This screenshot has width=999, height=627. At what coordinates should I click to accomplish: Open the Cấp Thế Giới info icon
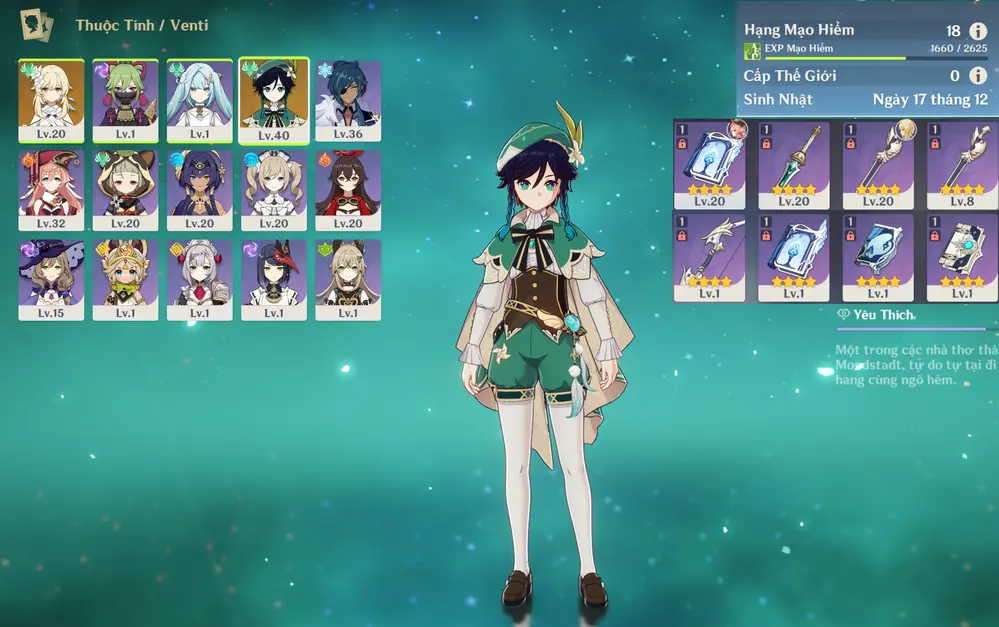tap(978, 75)
